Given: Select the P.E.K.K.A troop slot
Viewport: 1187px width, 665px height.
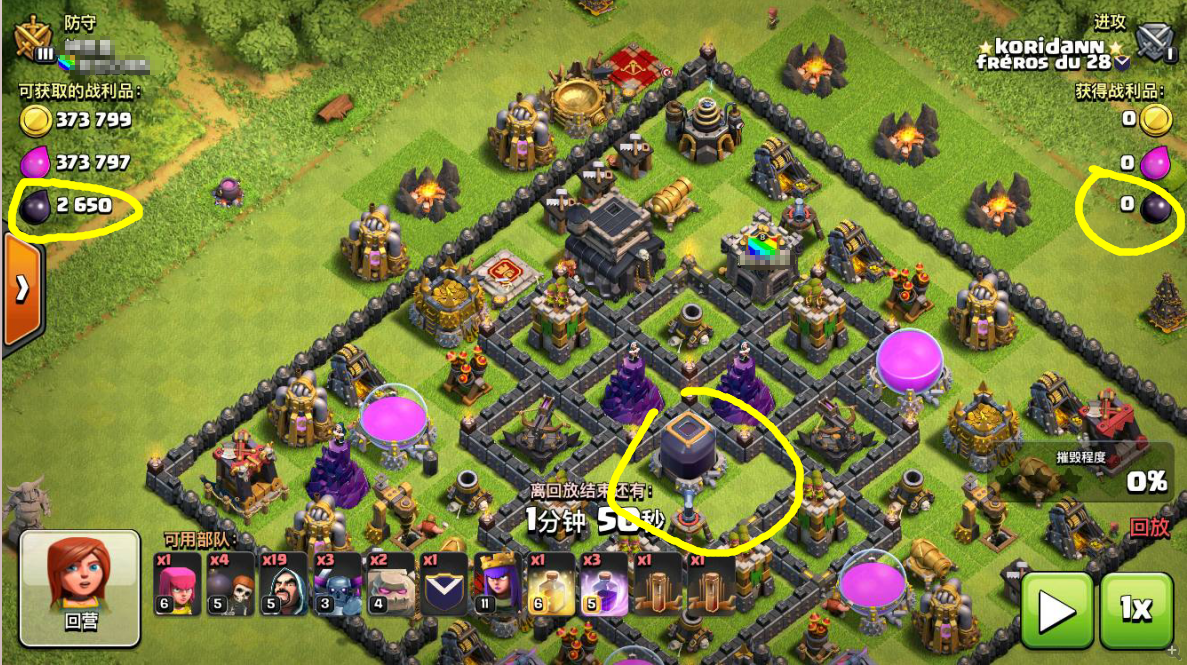Looking at the screenshot, I should (337, 584).
